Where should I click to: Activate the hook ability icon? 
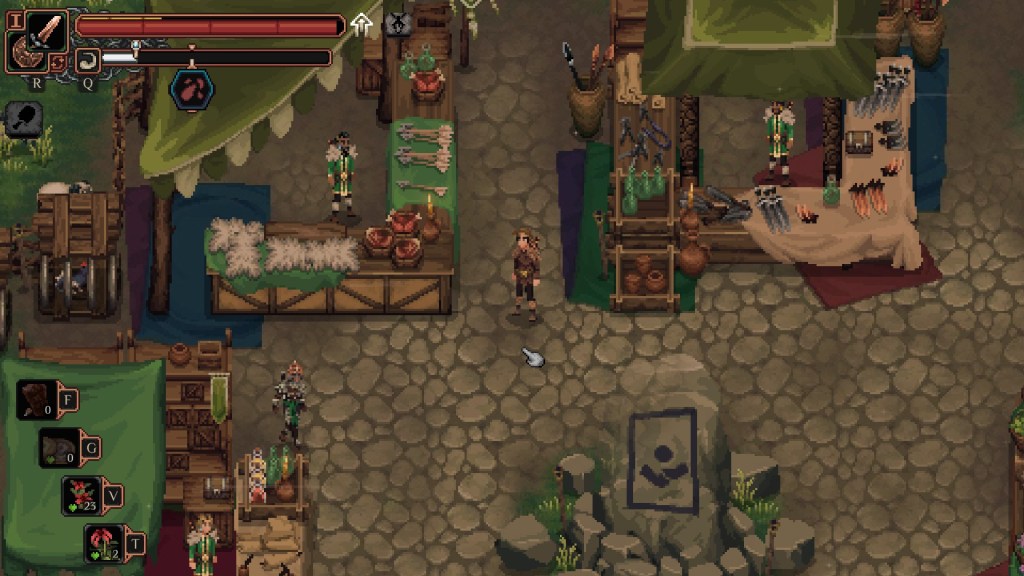86,58
